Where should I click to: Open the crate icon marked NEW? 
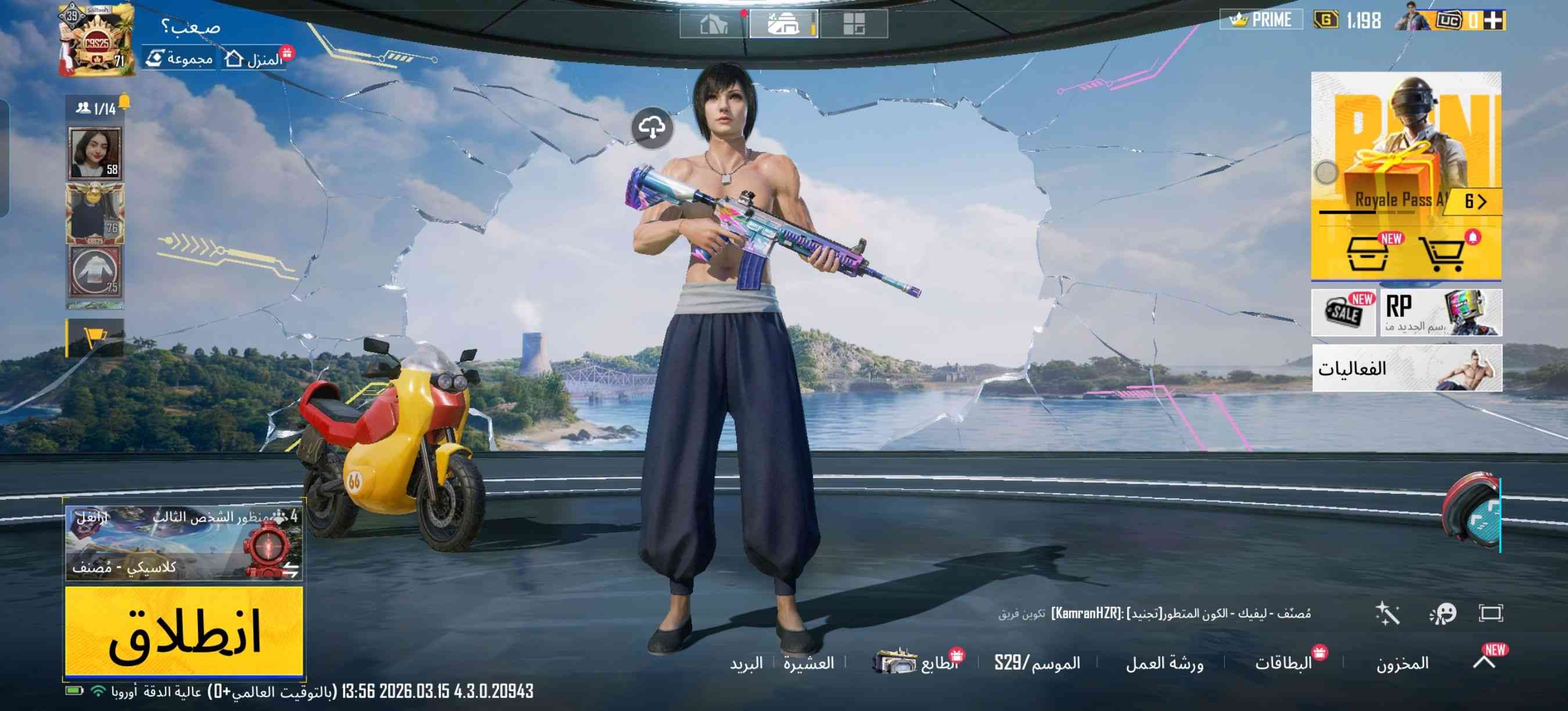(x=1368, y=254)
